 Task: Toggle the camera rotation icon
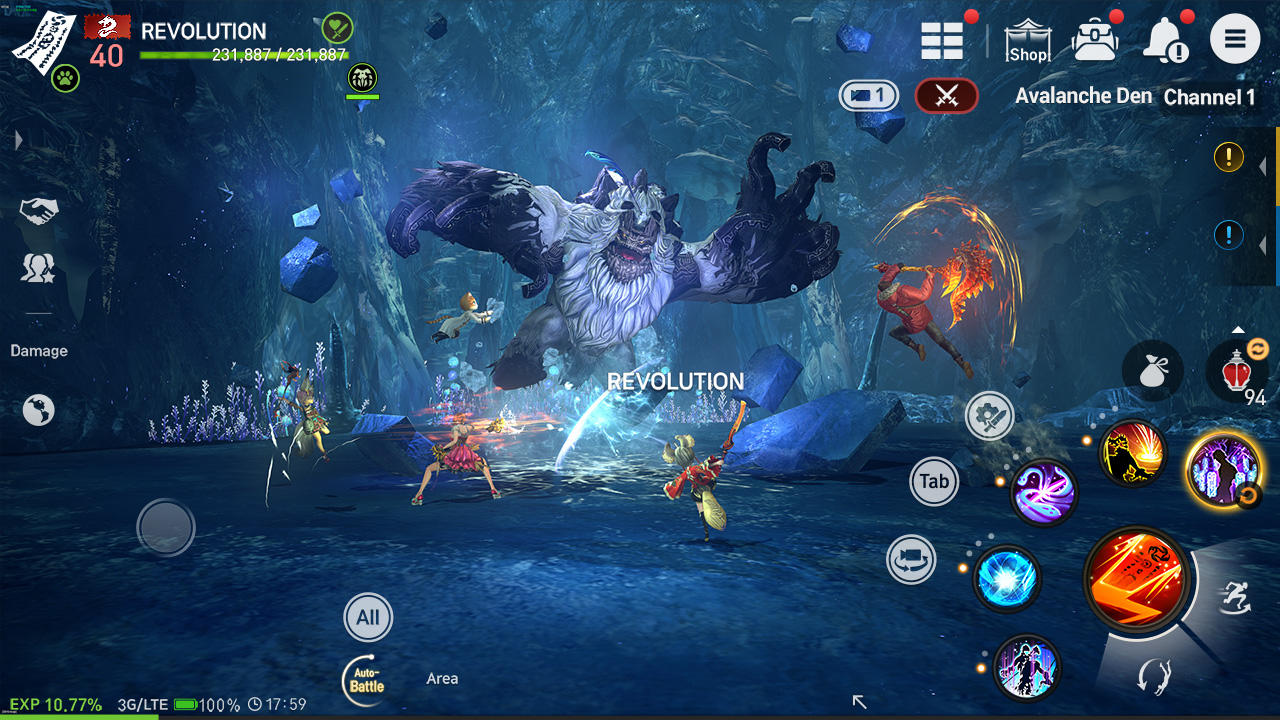[x=912, y=560]
